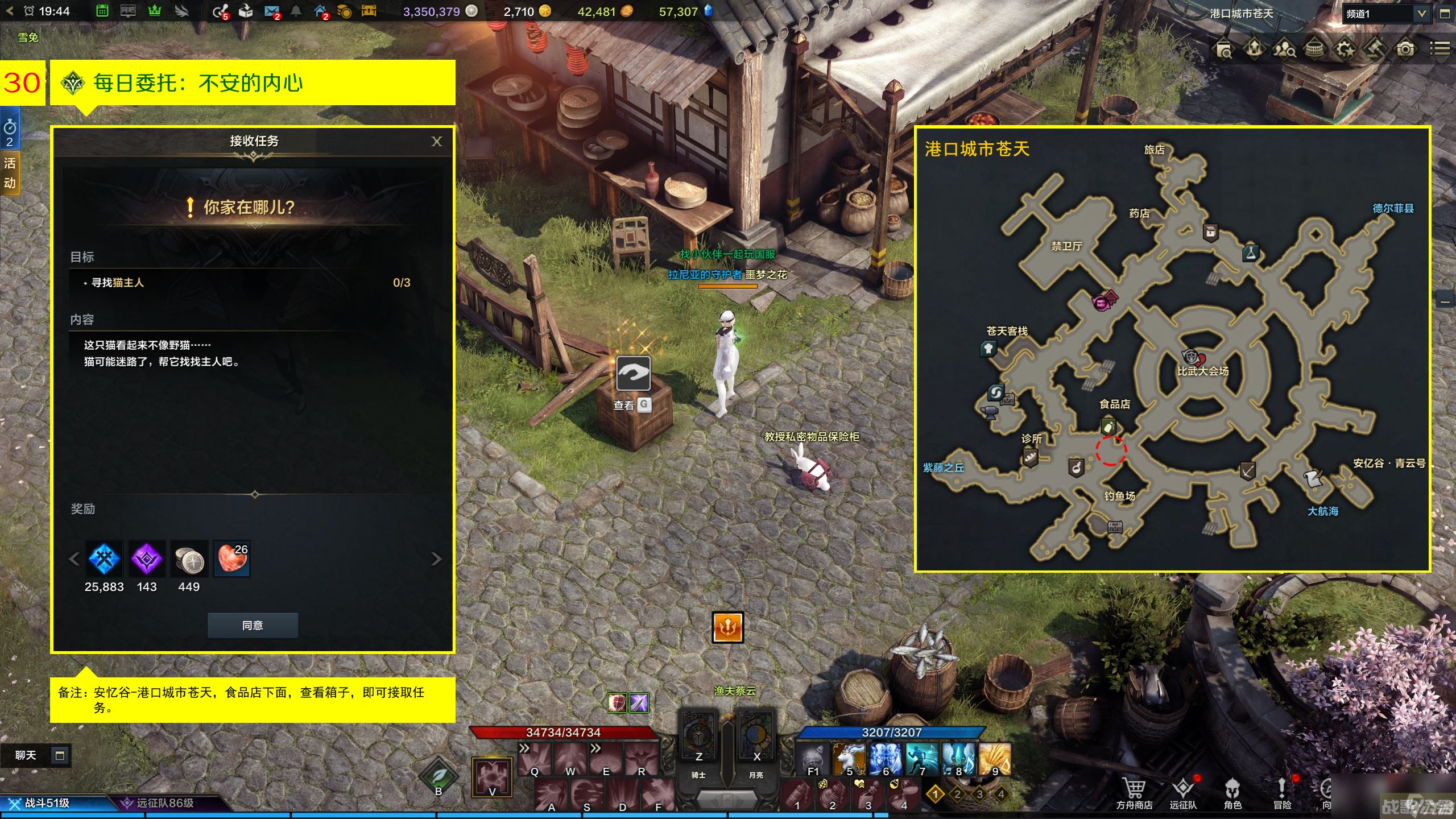Open the 角色 character menu
This screenshot has width=1456, height=819.
point(1232,792)
